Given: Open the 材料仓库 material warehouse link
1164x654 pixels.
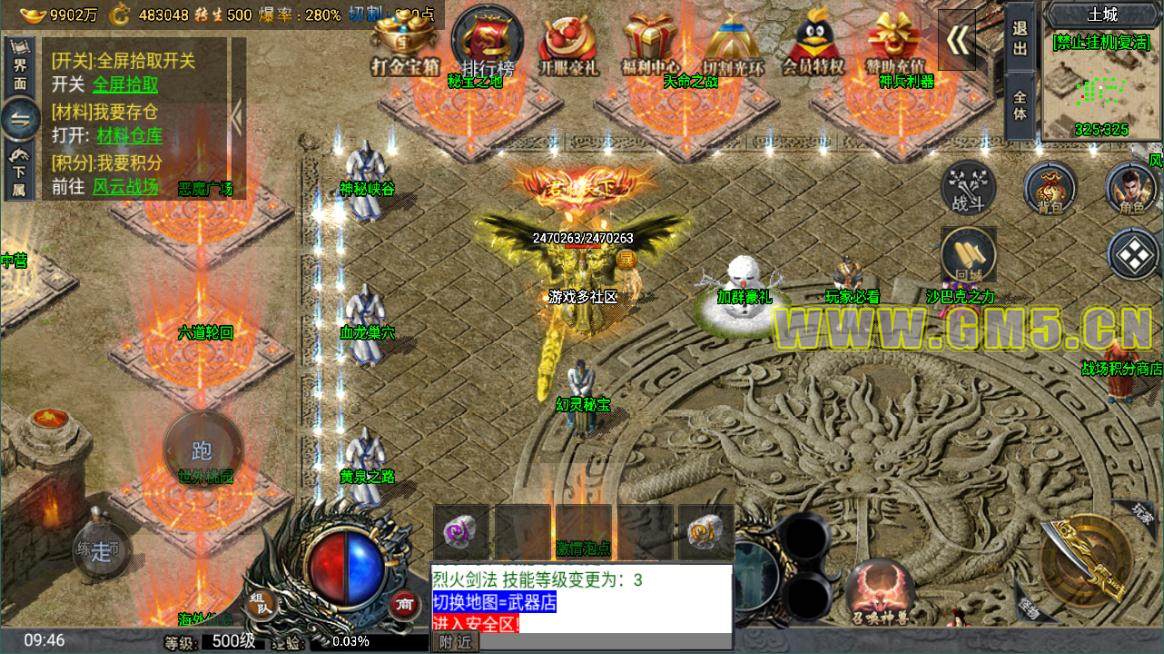Looking at the screenshot, I should point(129,136).
